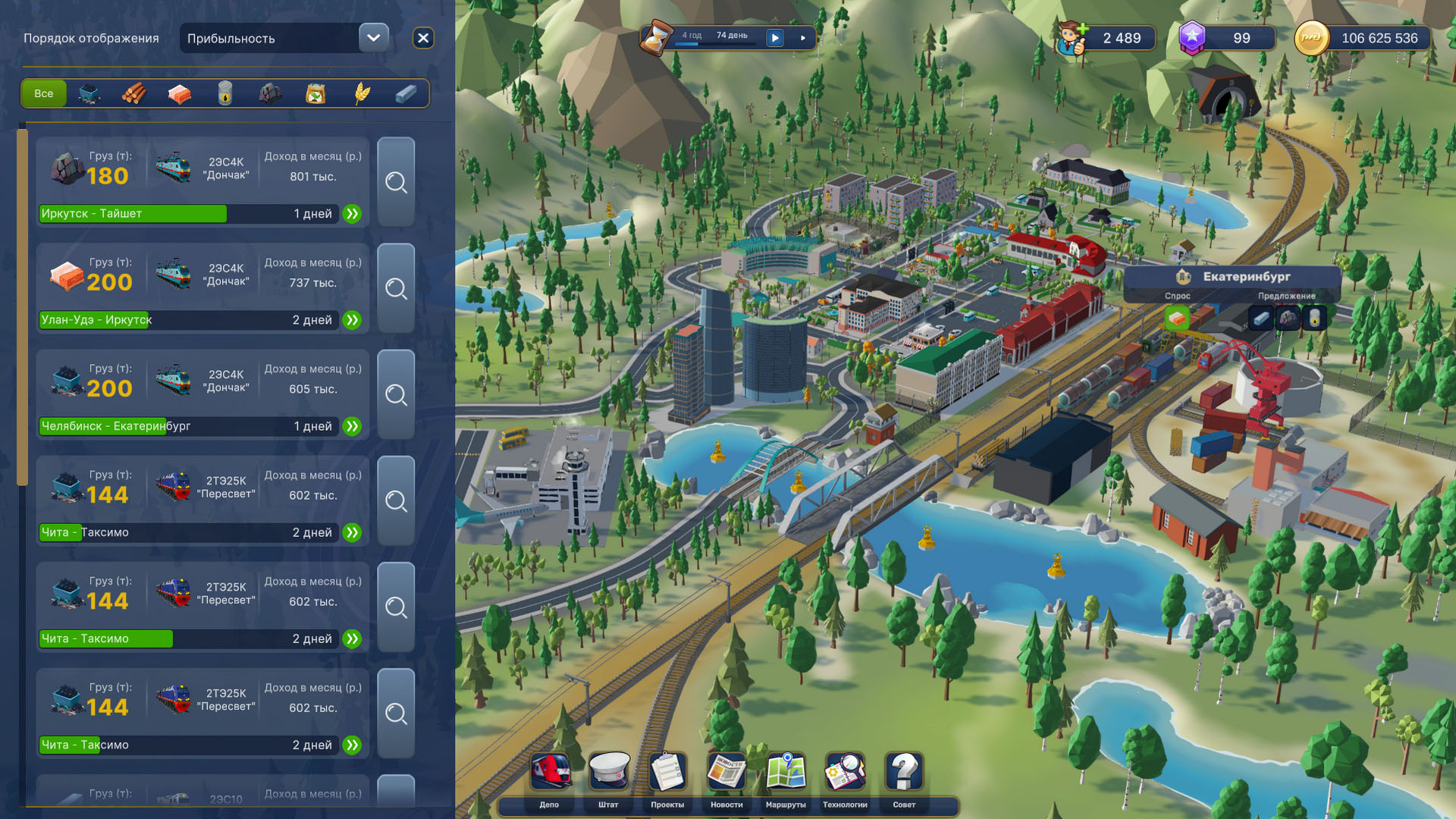Filter routes by oil barrel cargo
Screen dimensions: 1456x819
225,93
